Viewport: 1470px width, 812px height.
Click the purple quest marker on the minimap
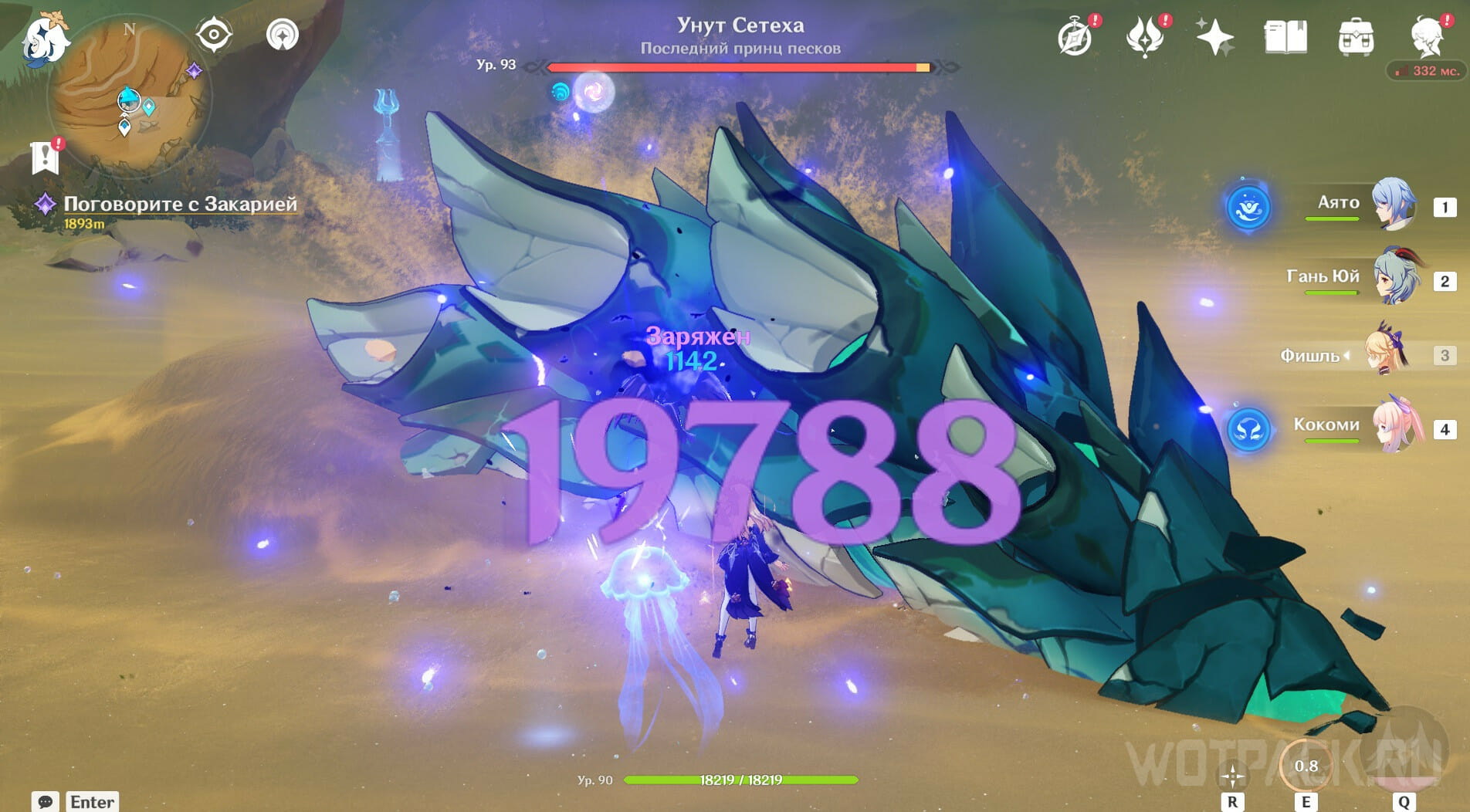pos(195,71)
